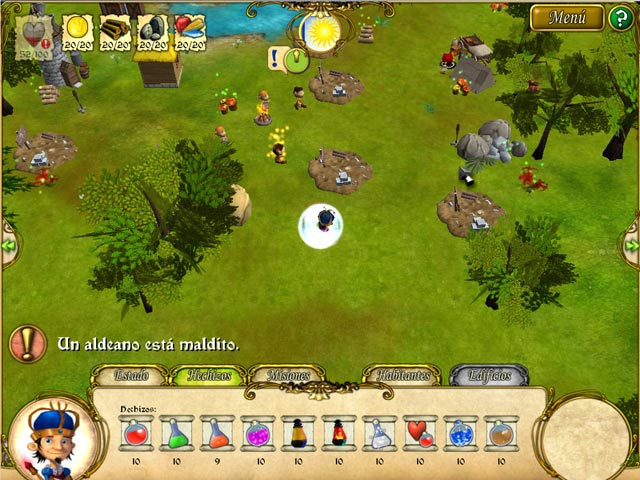
Task: Click the green question mark help button
Action: pos(621,18)
